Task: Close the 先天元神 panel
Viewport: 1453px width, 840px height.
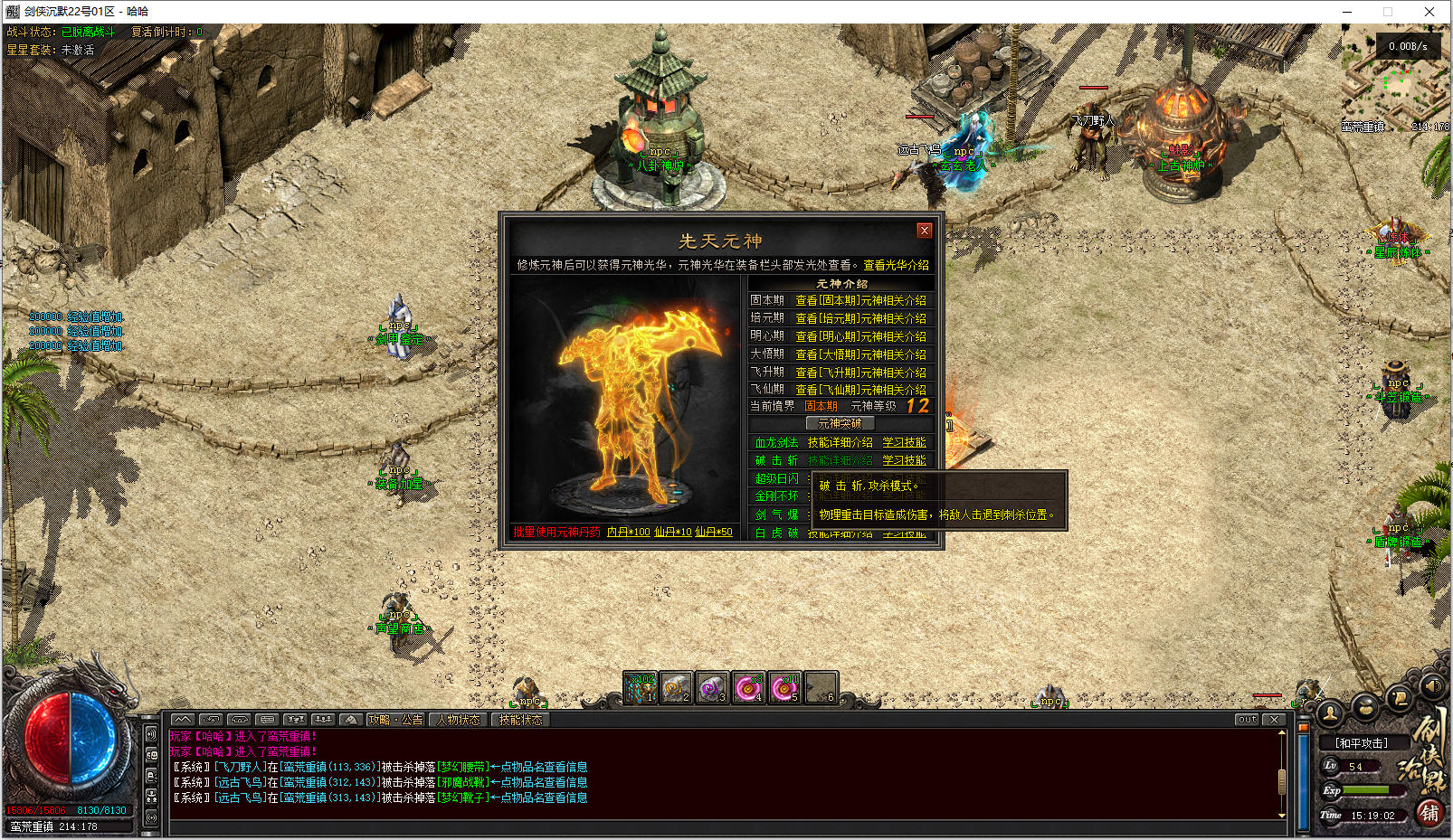Action: coord(924,231)
